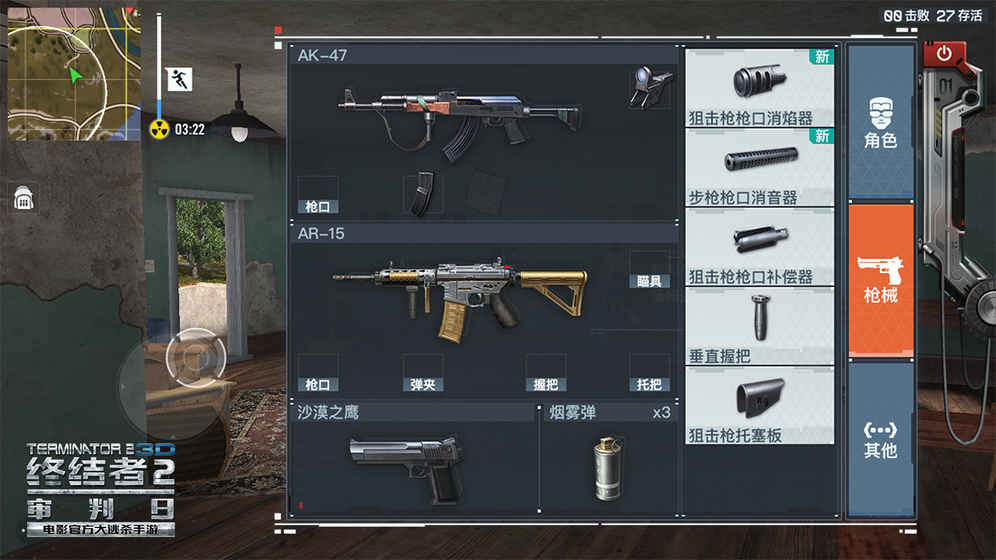Select the AK-47 magazine attachment
996x560 pixels.
coord(423,194)
